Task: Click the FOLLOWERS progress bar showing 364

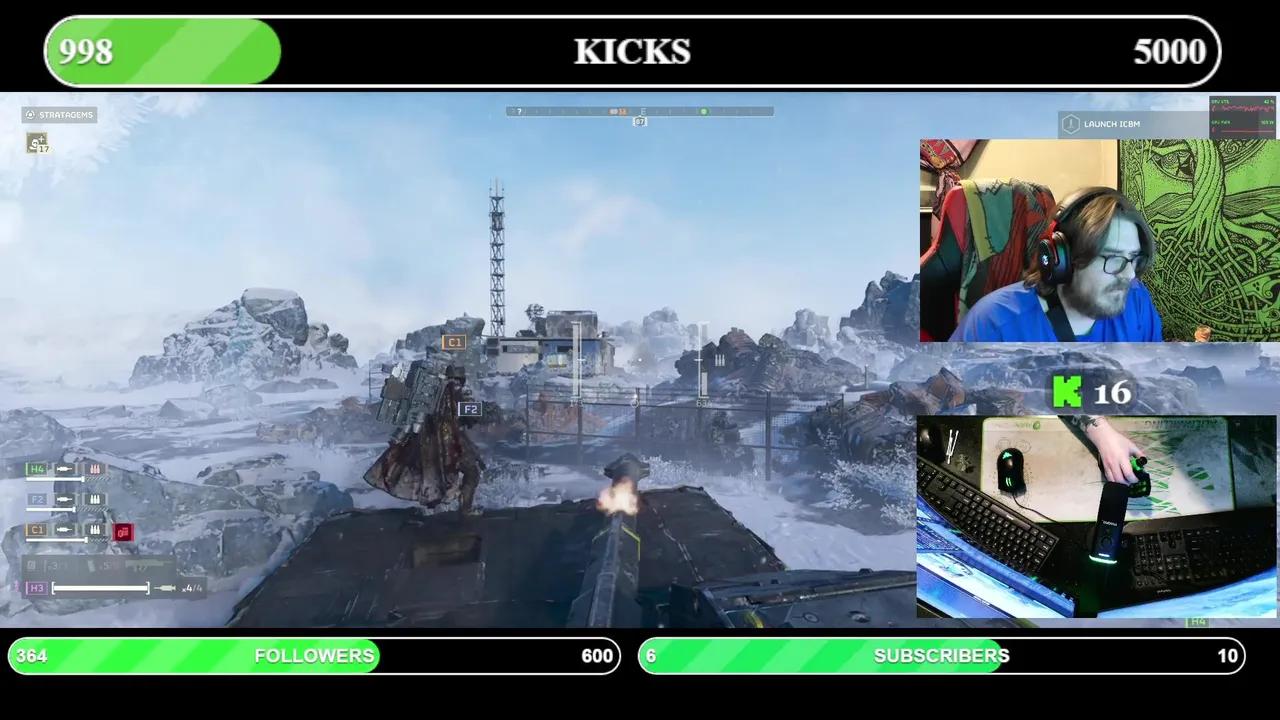Action: coord(313,656)
